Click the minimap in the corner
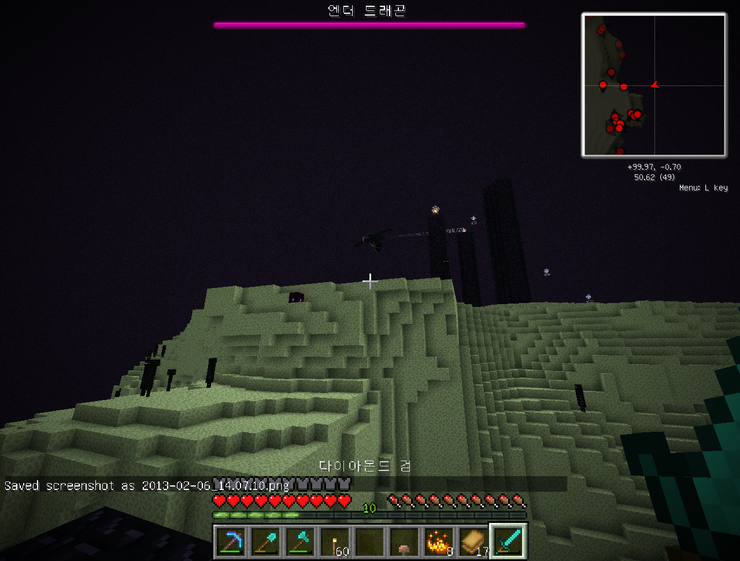 click(x=654, y=85)
